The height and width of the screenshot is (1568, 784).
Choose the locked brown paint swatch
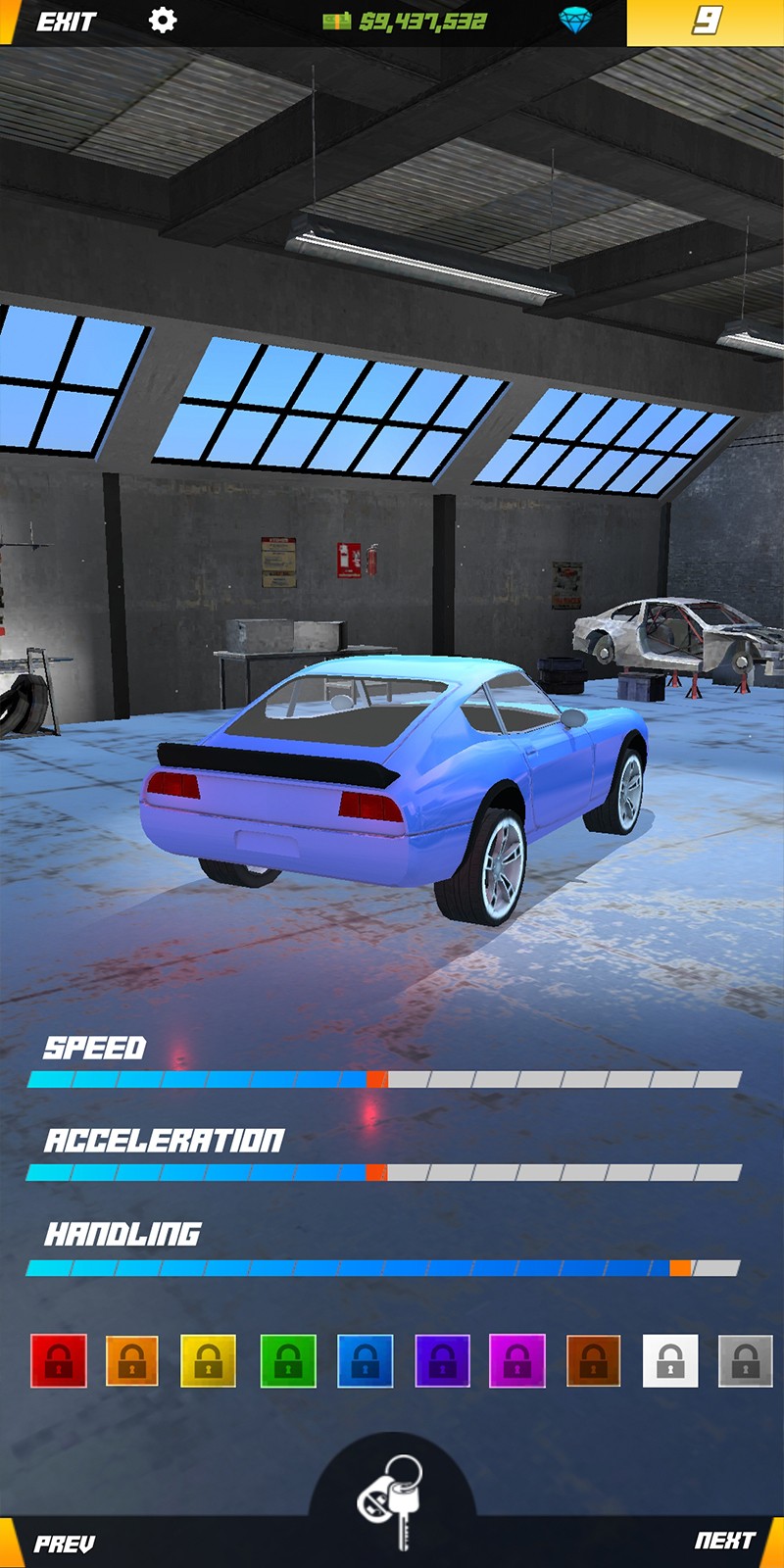pos(593,1360)
